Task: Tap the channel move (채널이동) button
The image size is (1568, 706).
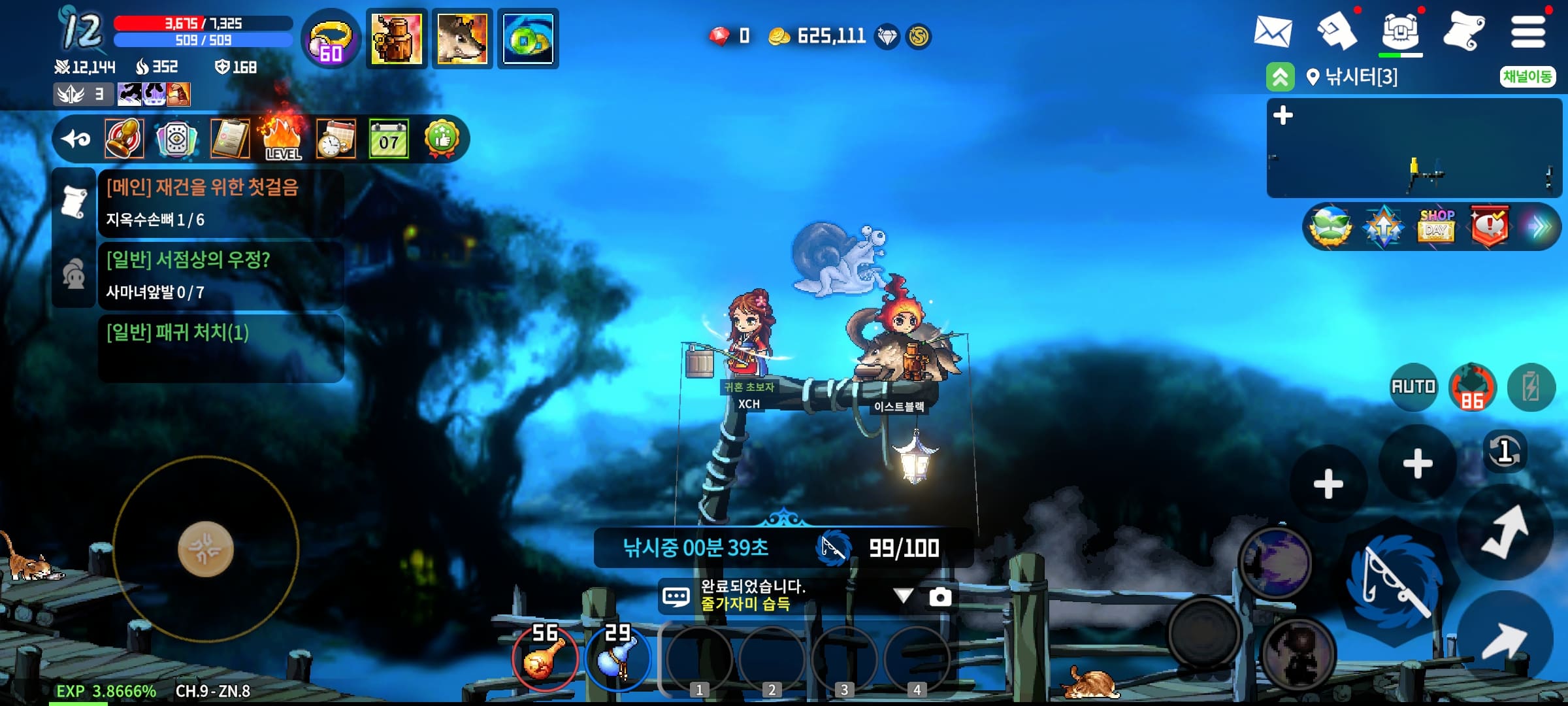Action: click(1527, 76)
